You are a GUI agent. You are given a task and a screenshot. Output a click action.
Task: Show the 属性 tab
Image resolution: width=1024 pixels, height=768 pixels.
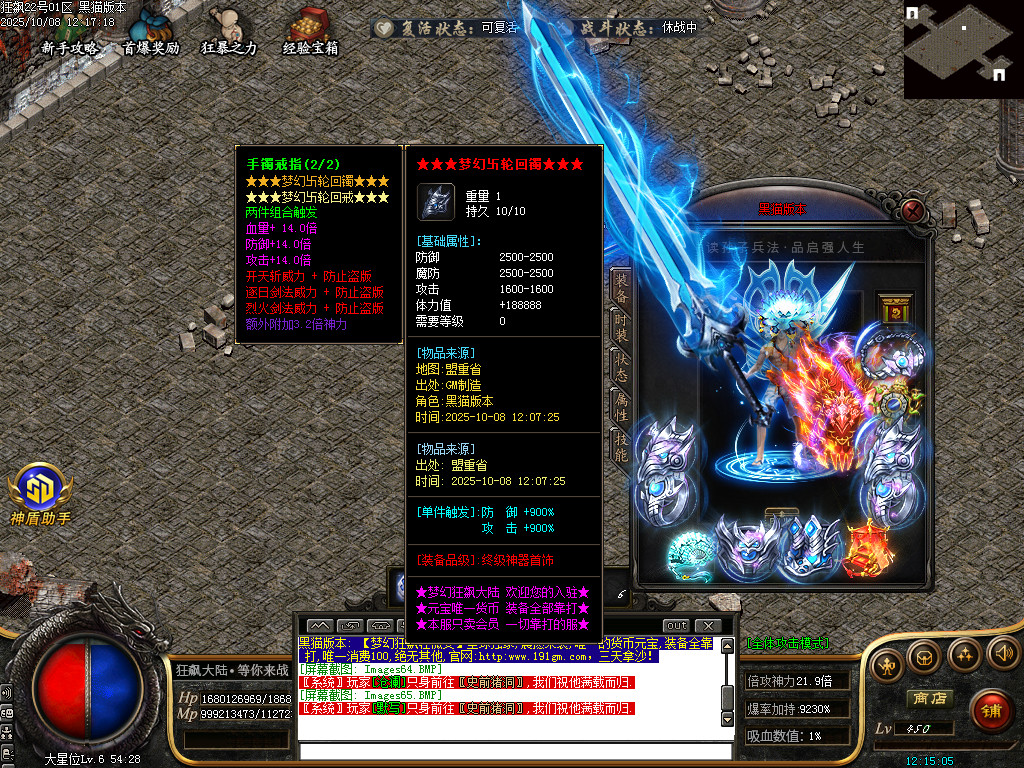[x=621, y=407]
